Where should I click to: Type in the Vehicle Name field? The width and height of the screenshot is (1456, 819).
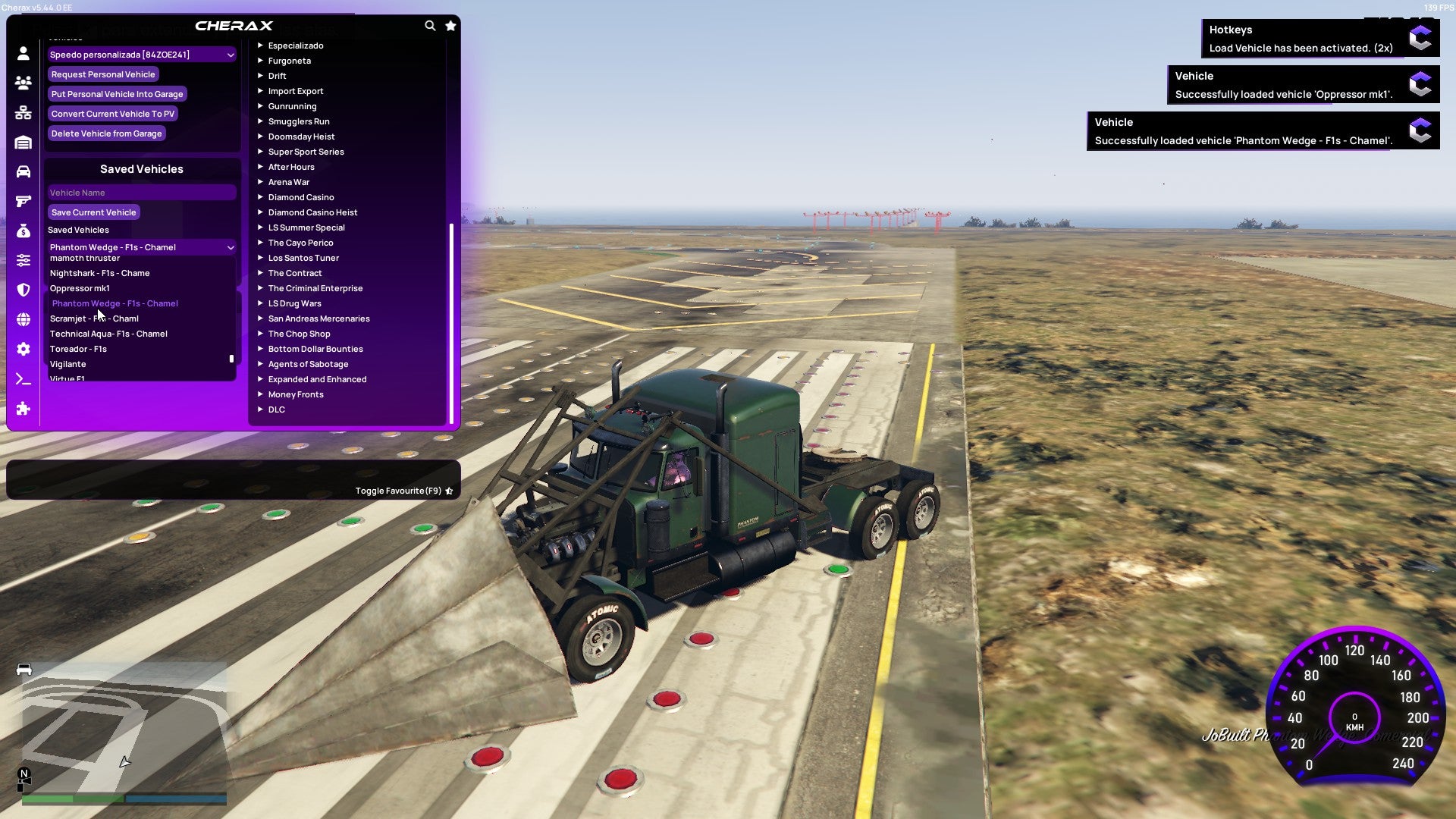[141, 192]
